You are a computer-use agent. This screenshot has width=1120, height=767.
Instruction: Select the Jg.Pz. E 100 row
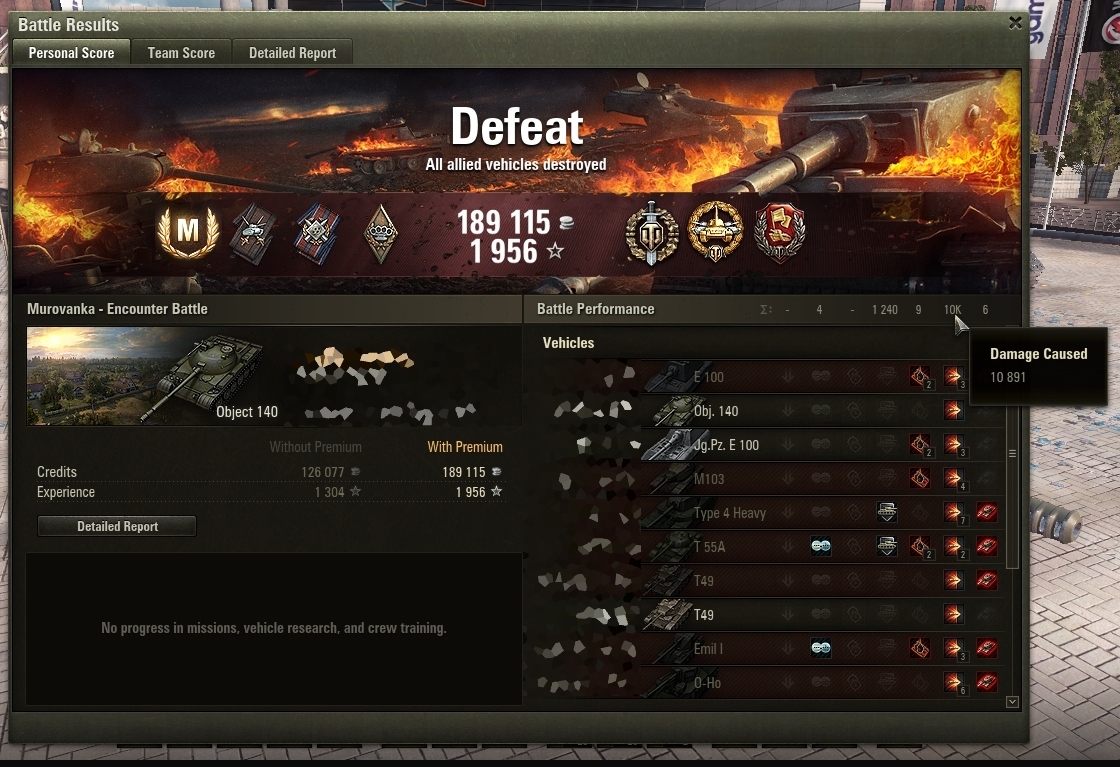(x=726, y=445)
